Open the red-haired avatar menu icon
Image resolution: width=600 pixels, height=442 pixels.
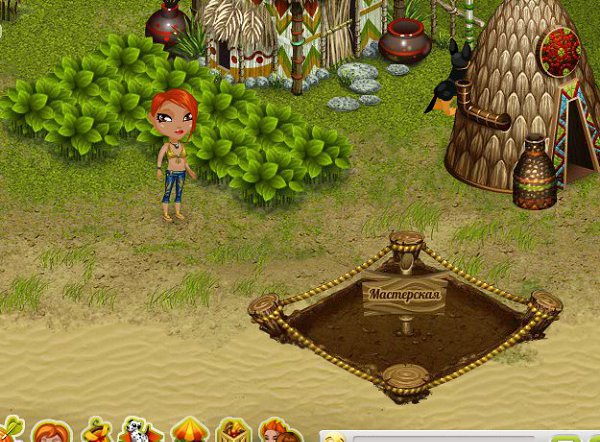coord(48,433)
